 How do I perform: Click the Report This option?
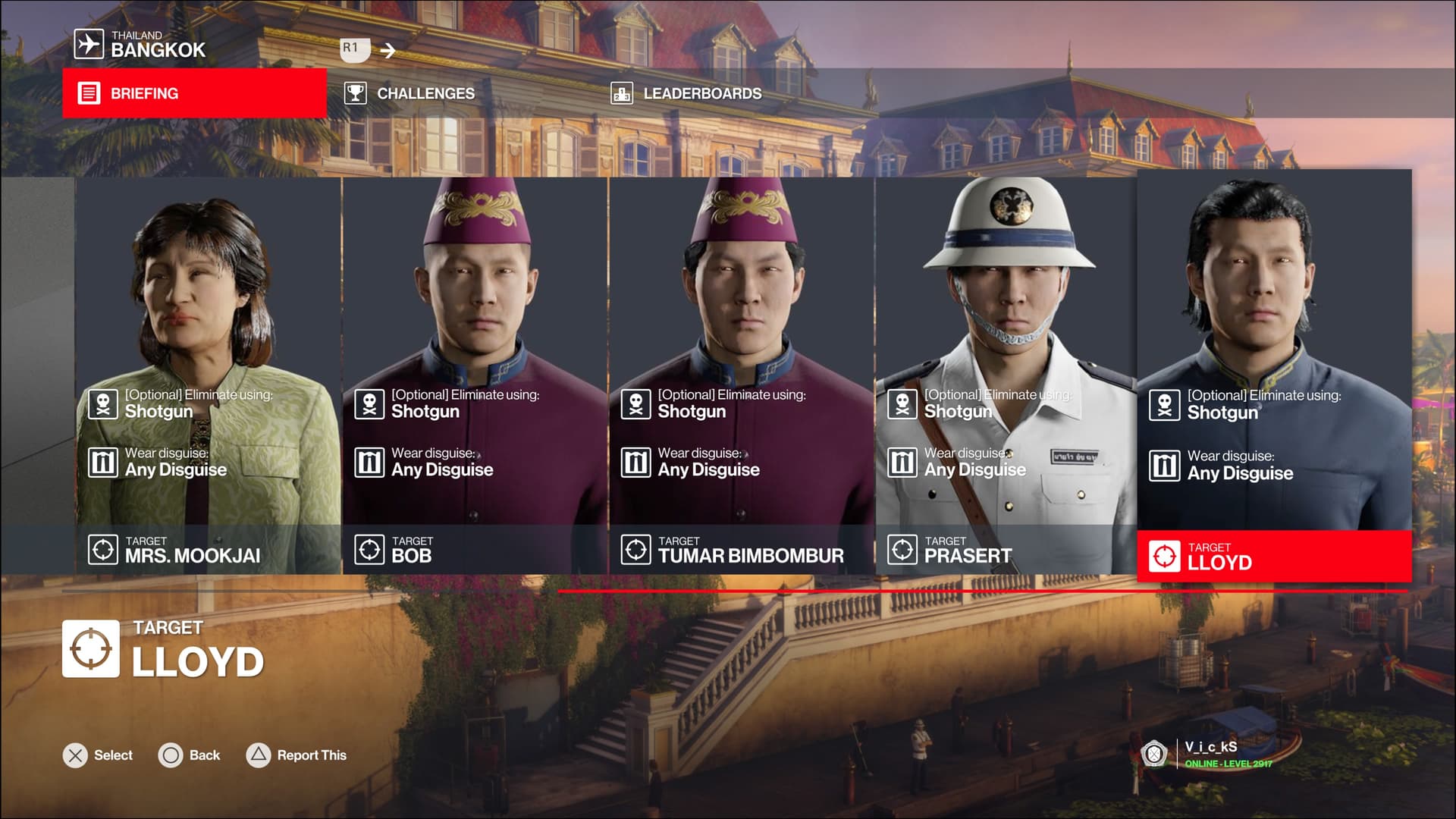297,755
